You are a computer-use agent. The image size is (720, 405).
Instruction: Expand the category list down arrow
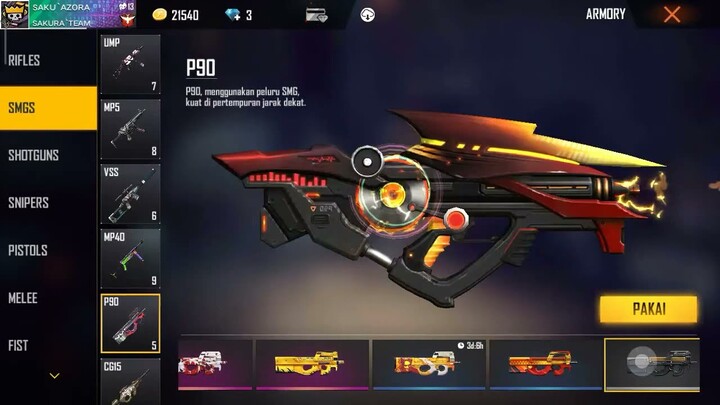(x=54, y=376)
